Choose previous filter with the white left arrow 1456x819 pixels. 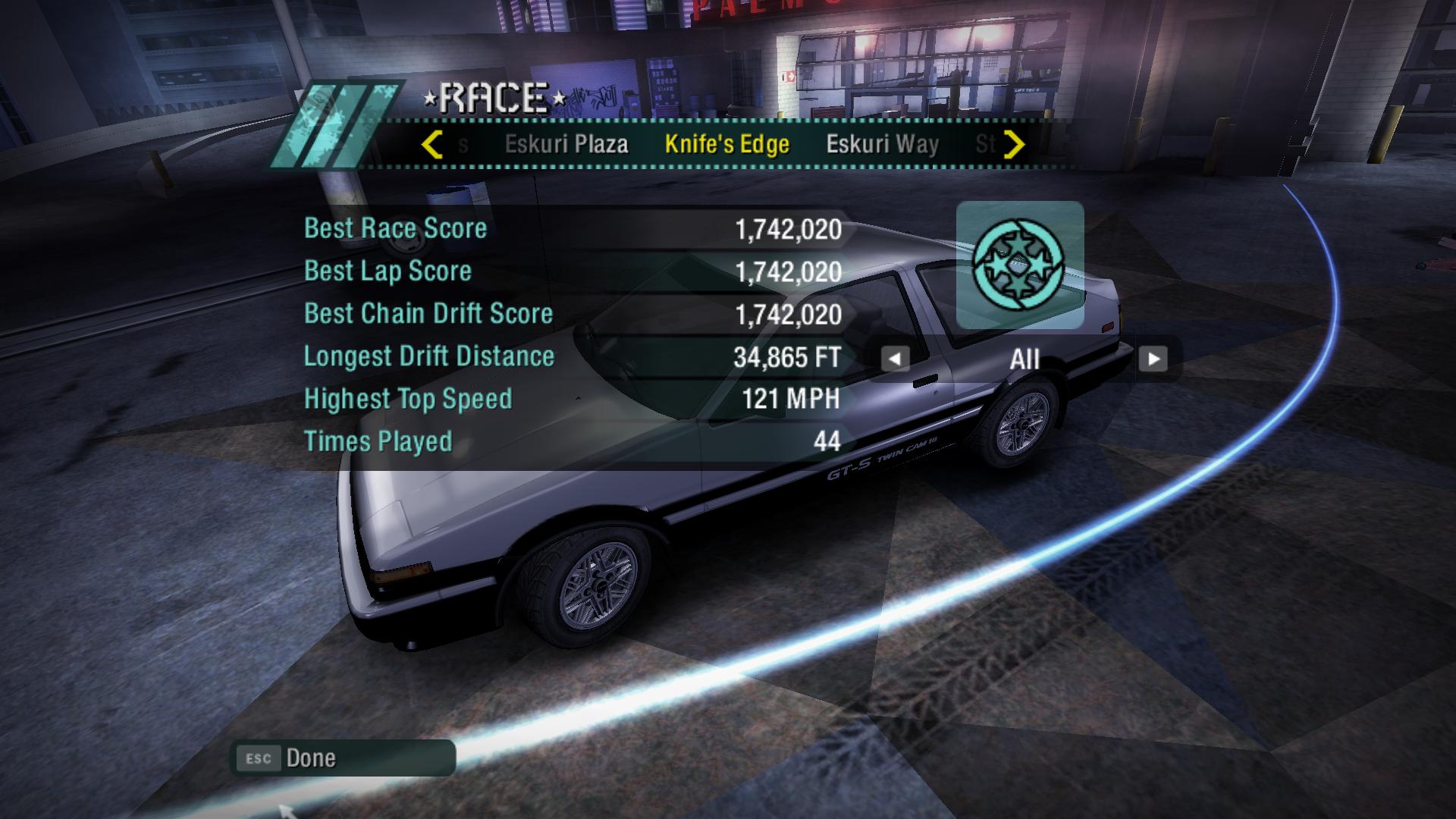click(x=895, y=359)
